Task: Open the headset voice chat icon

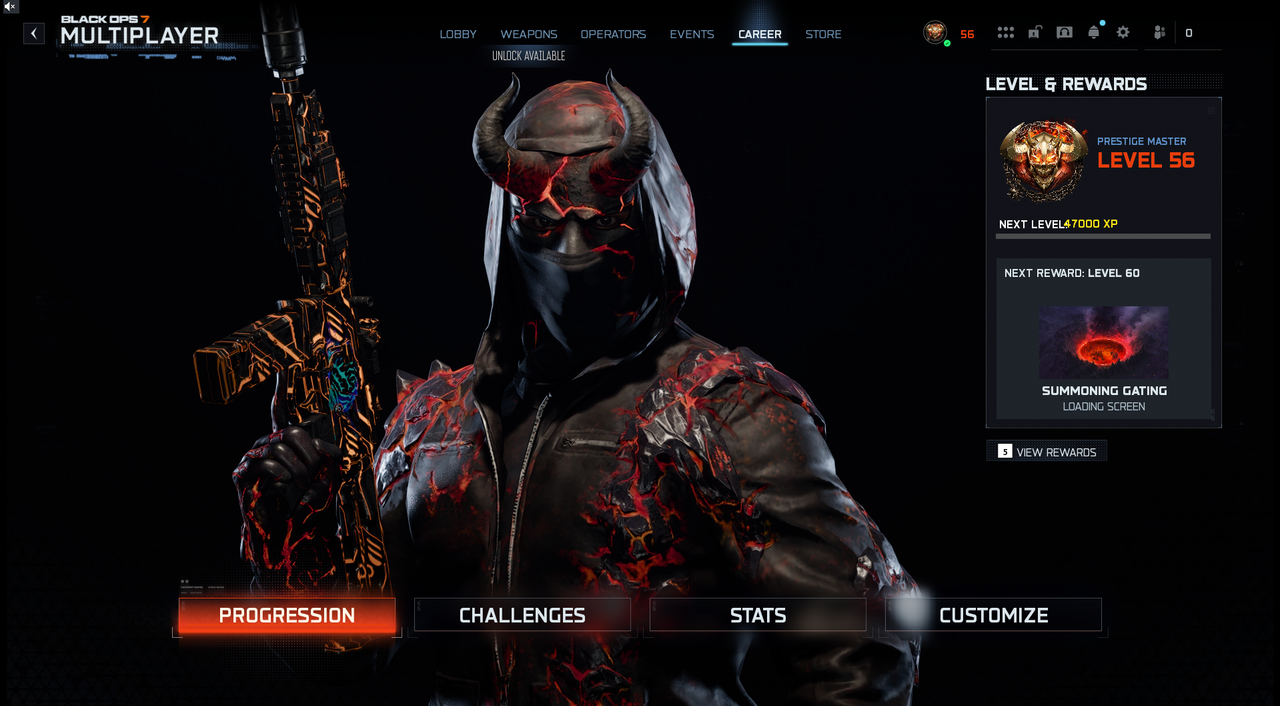Action: [1064, 33]
